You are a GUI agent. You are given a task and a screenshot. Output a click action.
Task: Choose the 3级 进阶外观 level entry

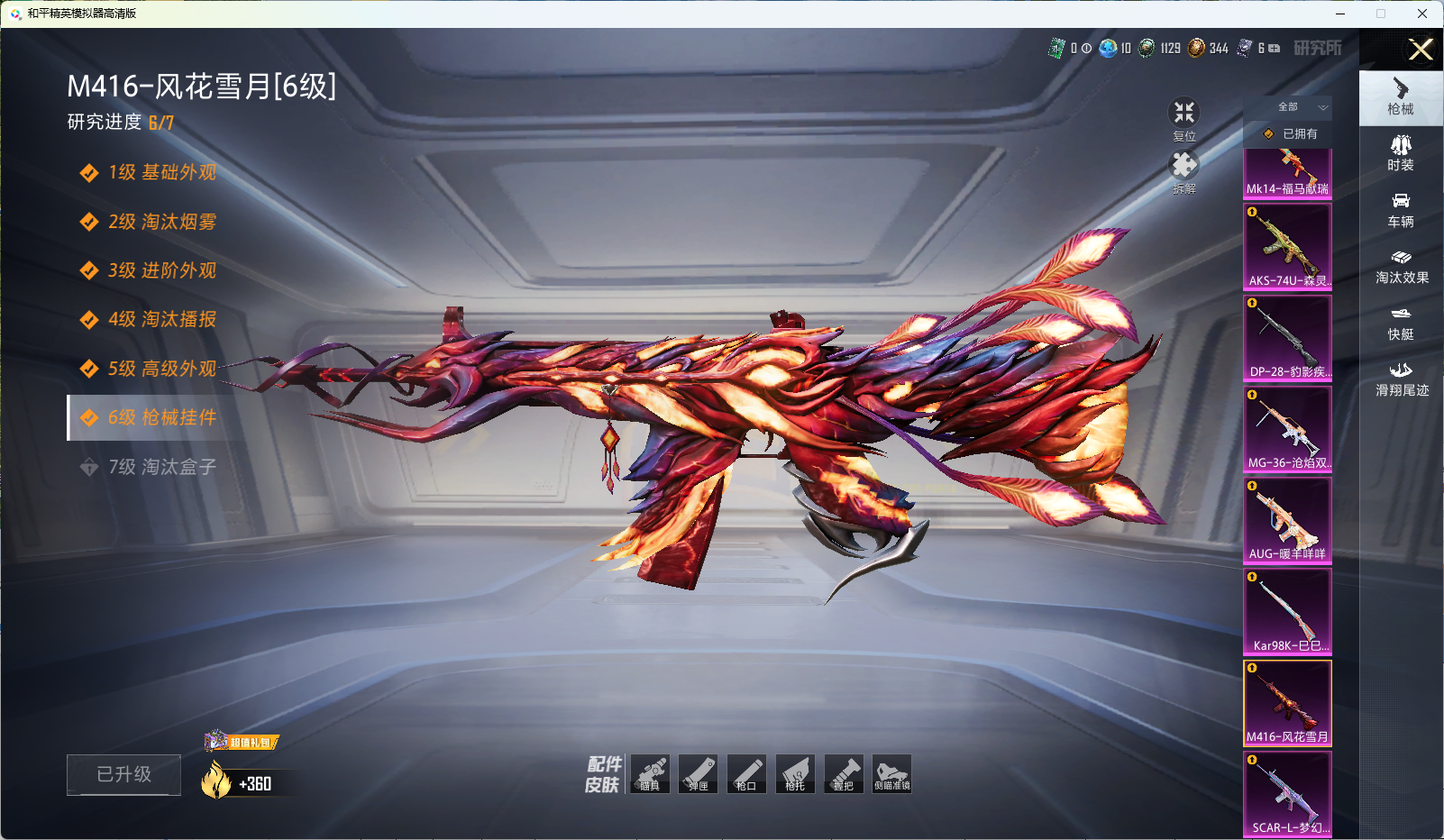pyautogui.click(x=162, y=270)
